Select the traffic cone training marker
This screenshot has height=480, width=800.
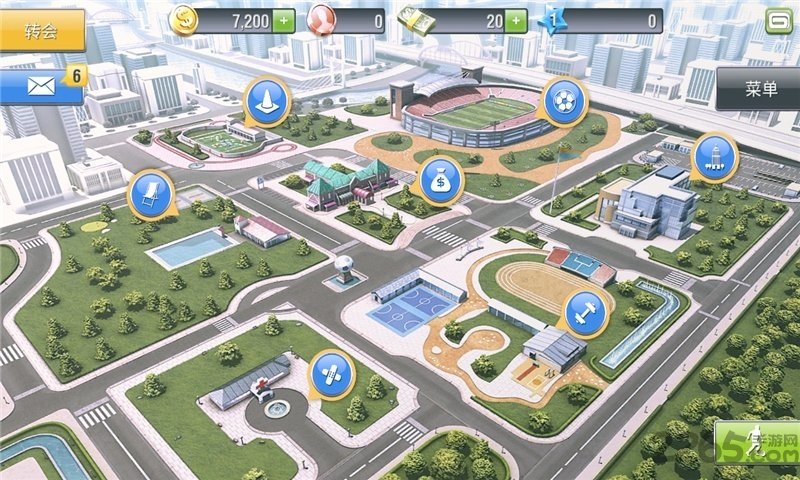tap(267, 100)
